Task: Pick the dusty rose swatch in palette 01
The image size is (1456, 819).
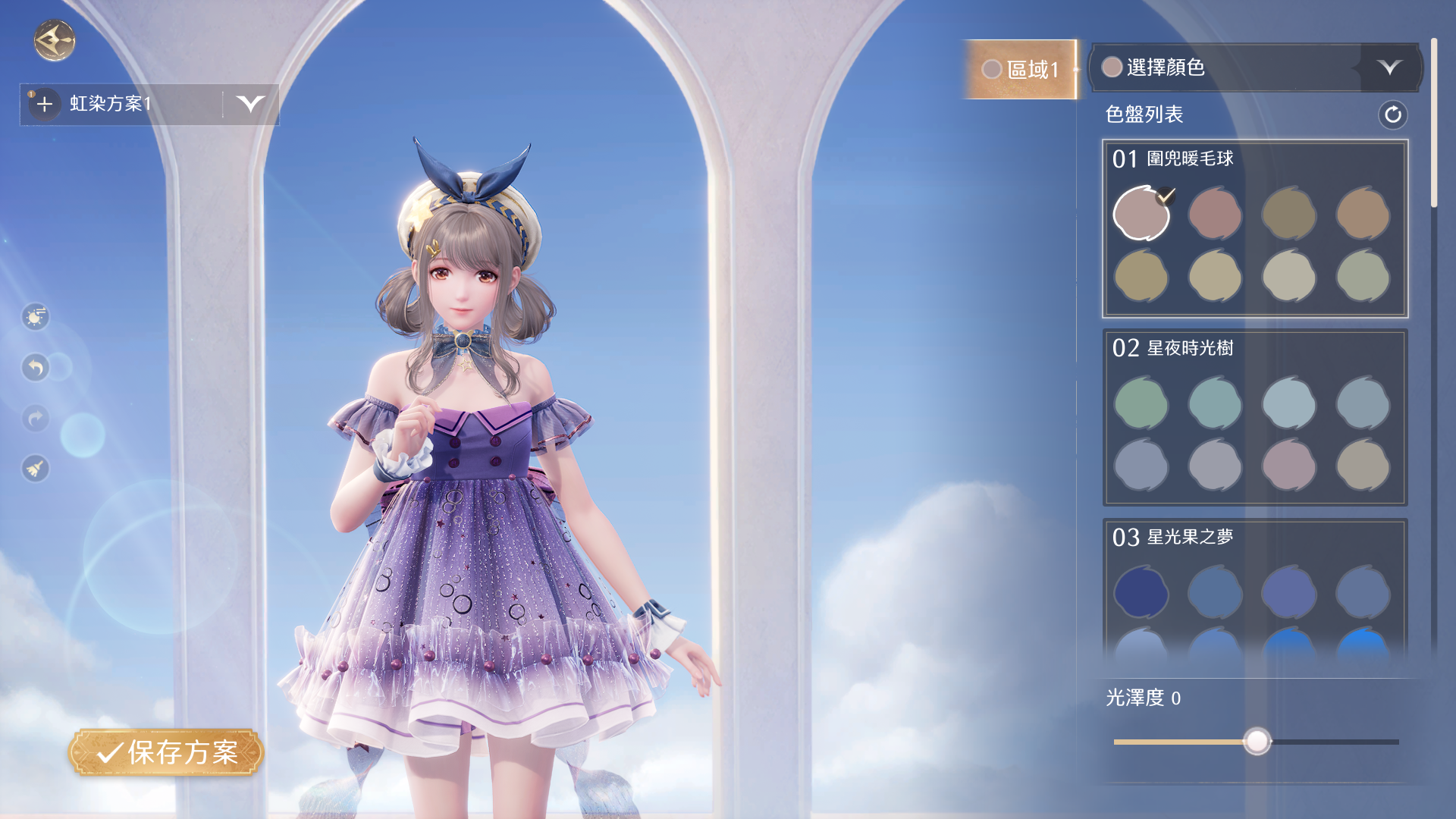Action: [x=1215, y=214]
